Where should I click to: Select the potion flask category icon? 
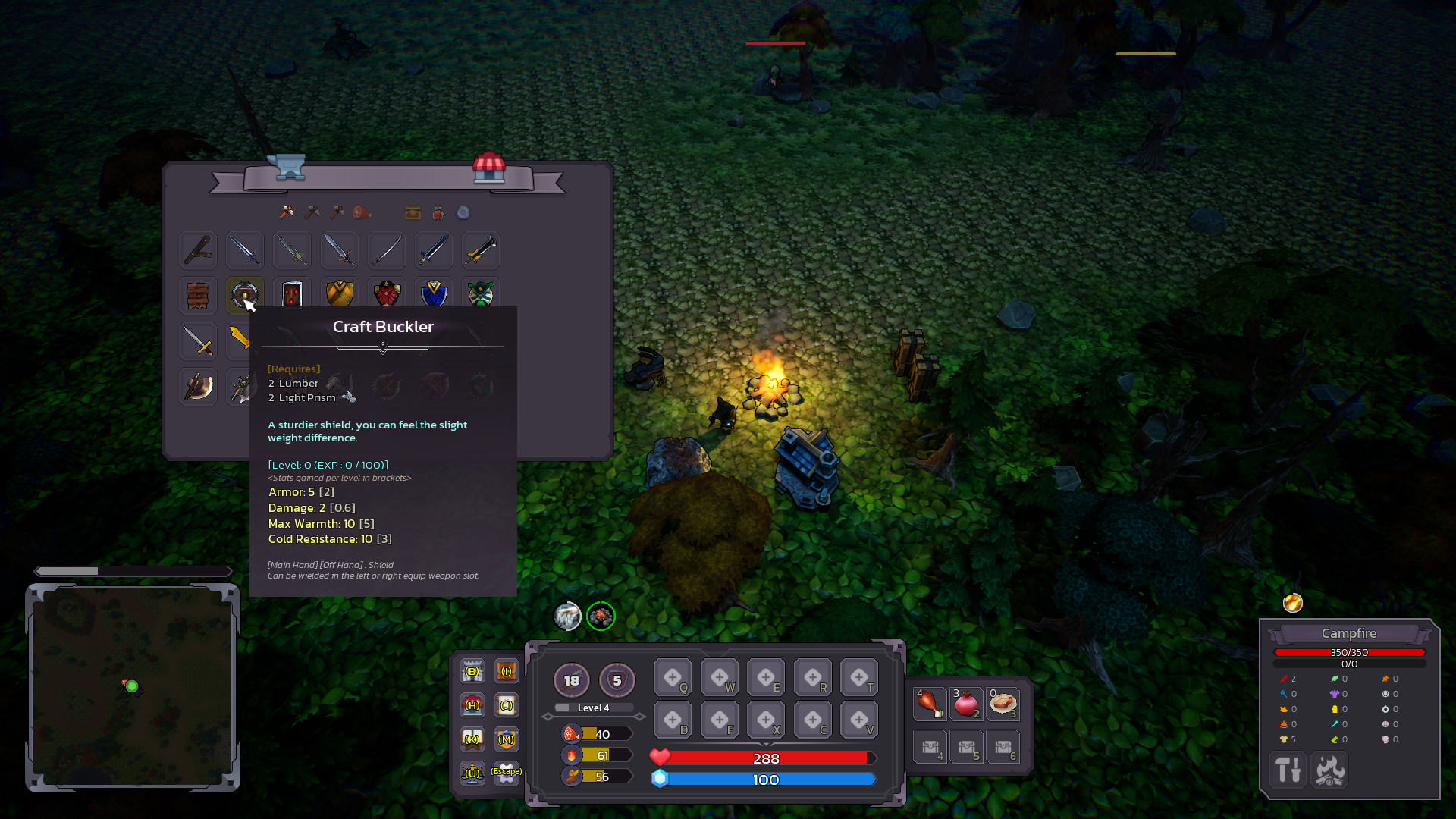(x=437, y=213)
